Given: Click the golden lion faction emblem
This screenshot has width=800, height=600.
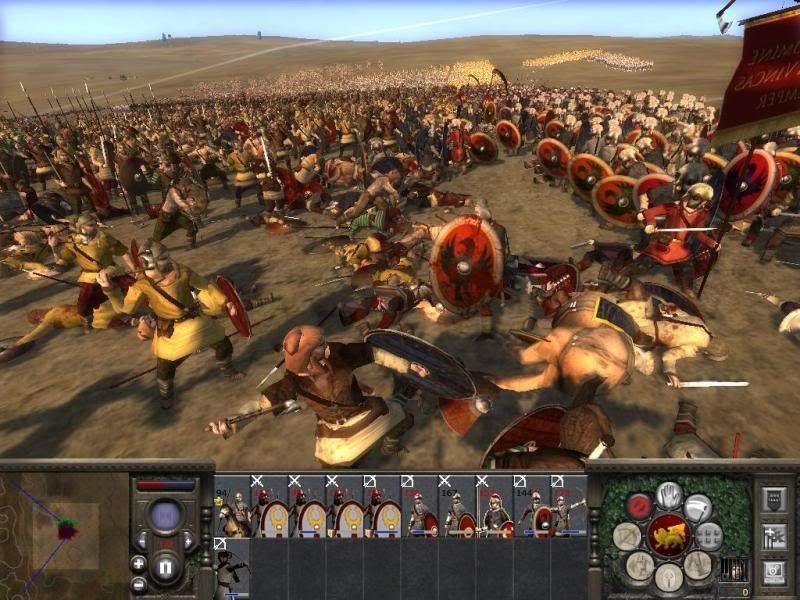Looking at the screenshot, I should click(668, 535).
